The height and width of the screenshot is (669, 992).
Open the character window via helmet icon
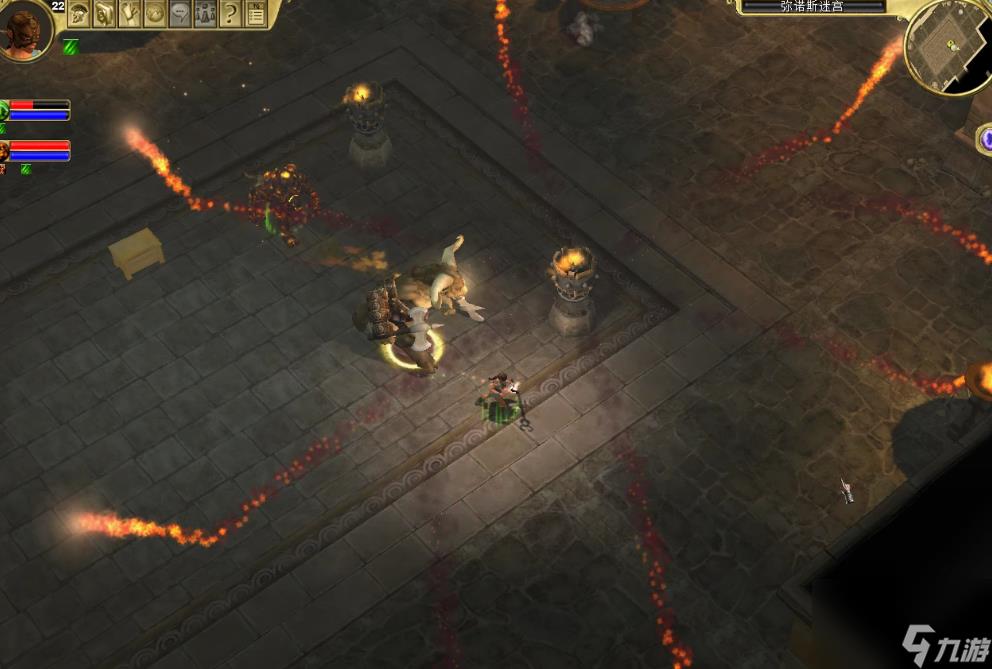click(x=79, y=13)
